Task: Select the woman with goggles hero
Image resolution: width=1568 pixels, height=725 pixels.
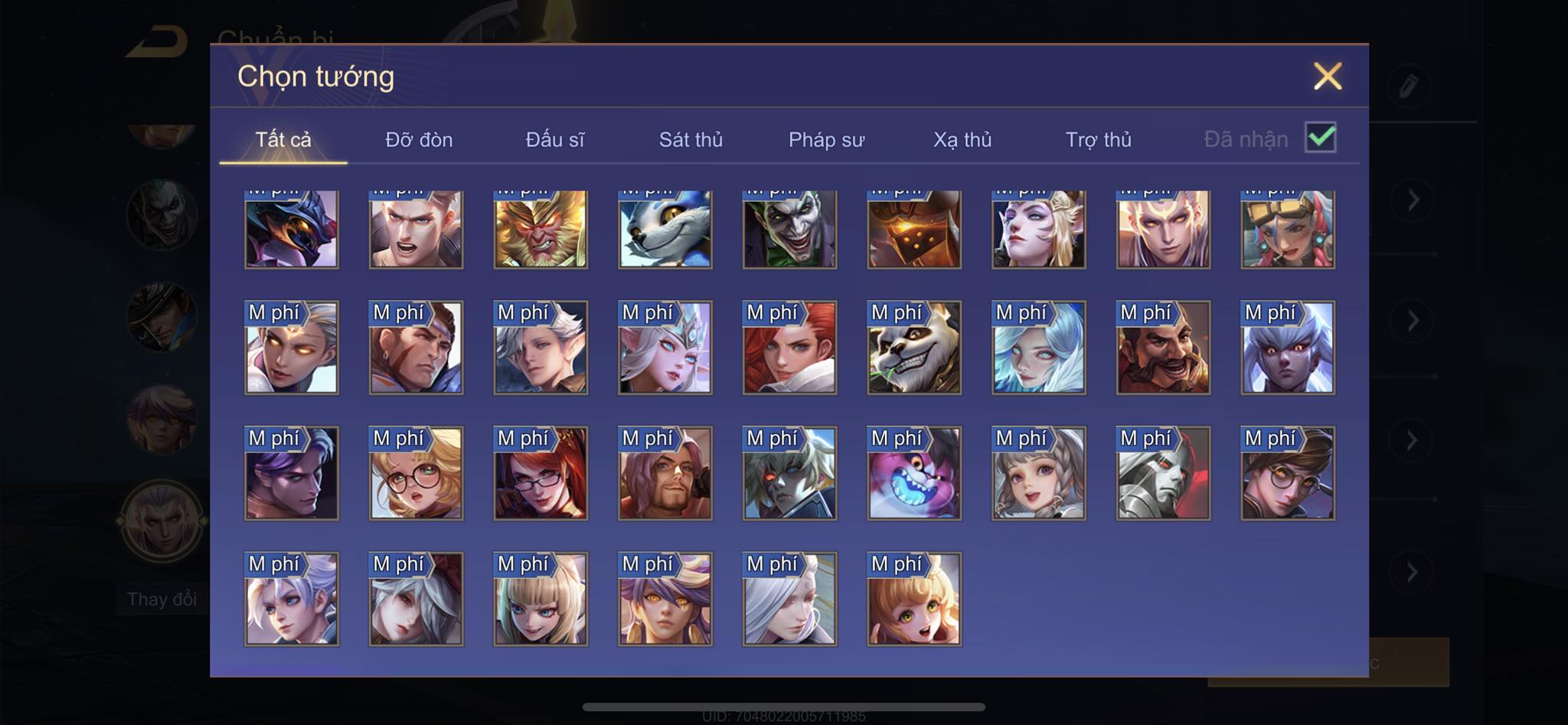Action: pos(1288,229)
